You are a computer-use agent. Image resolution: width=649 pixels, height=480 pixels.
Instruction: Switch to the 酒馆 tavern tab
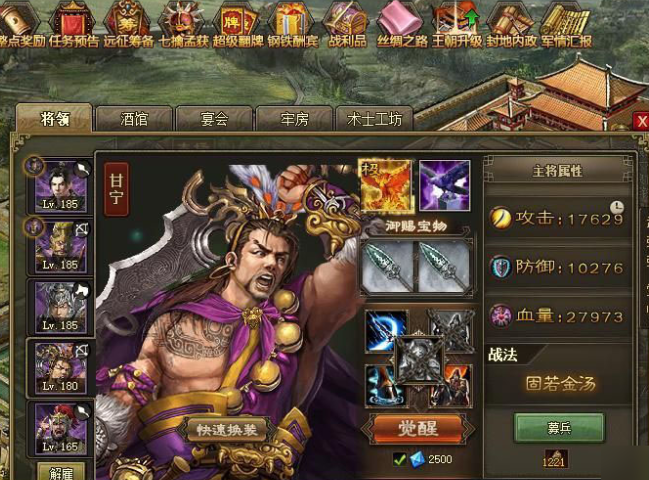pos(134,119)
